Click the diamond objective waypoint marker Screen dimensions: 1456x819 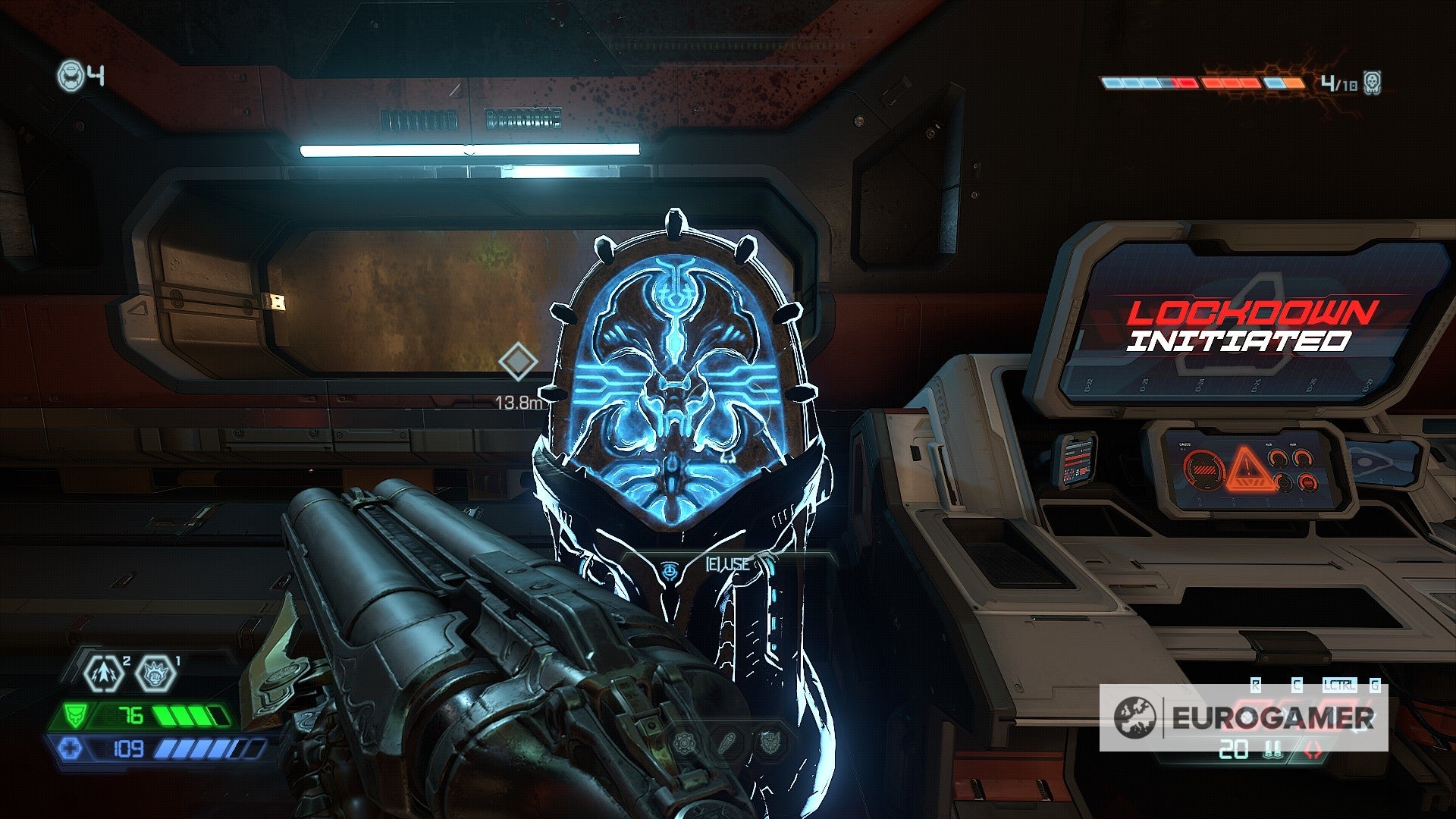point(518,362)
